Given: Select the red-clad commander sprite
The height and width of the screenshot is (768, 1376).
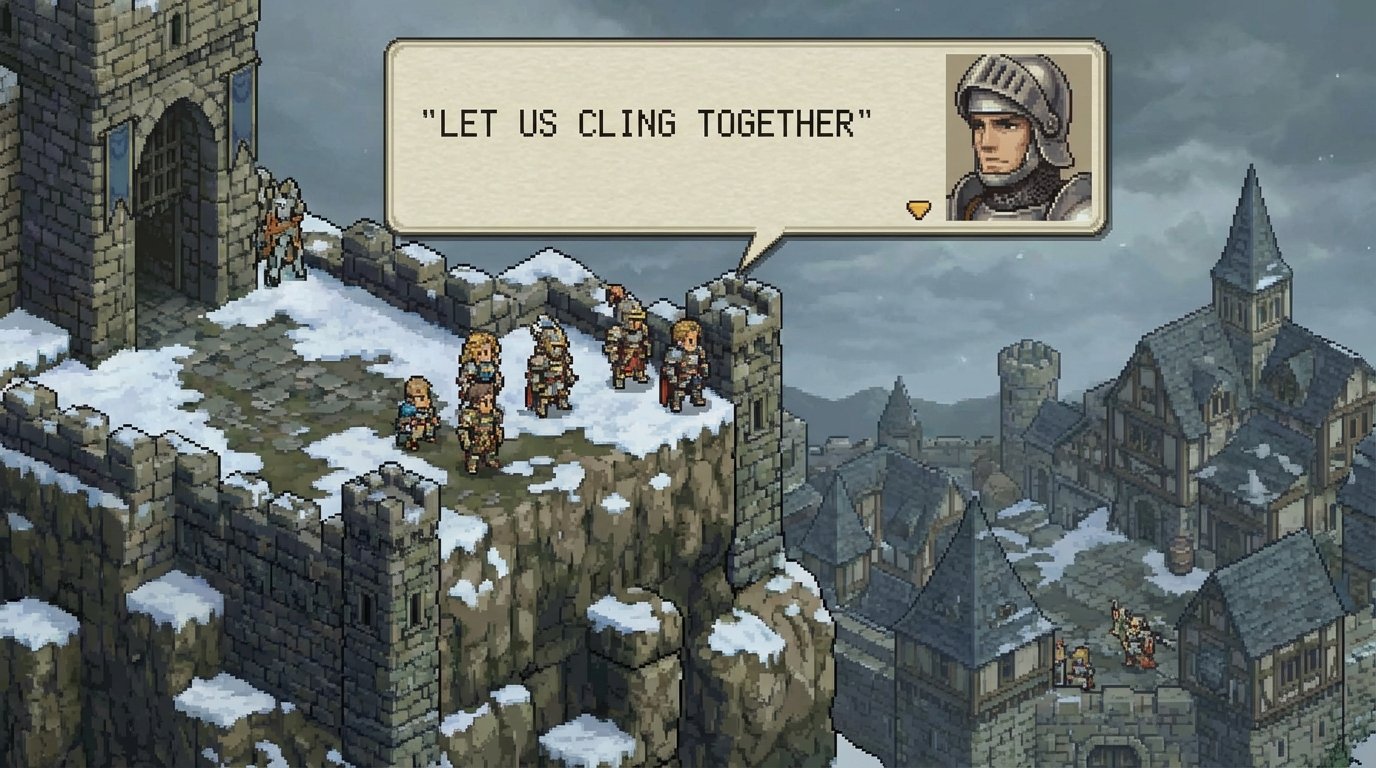Looking at the screenshot, I should pos(632,350).
